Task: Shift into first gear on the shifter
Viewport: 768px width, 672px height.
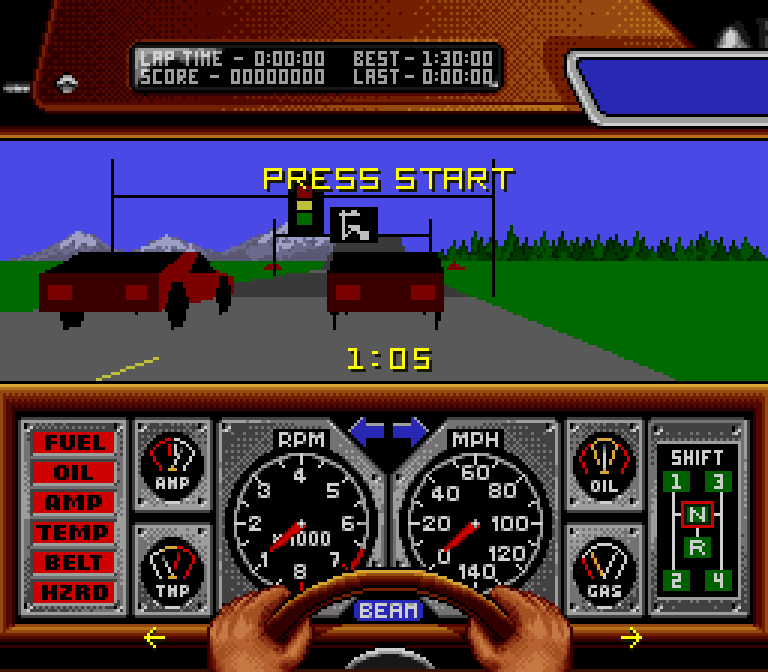Action: [677, 483]
